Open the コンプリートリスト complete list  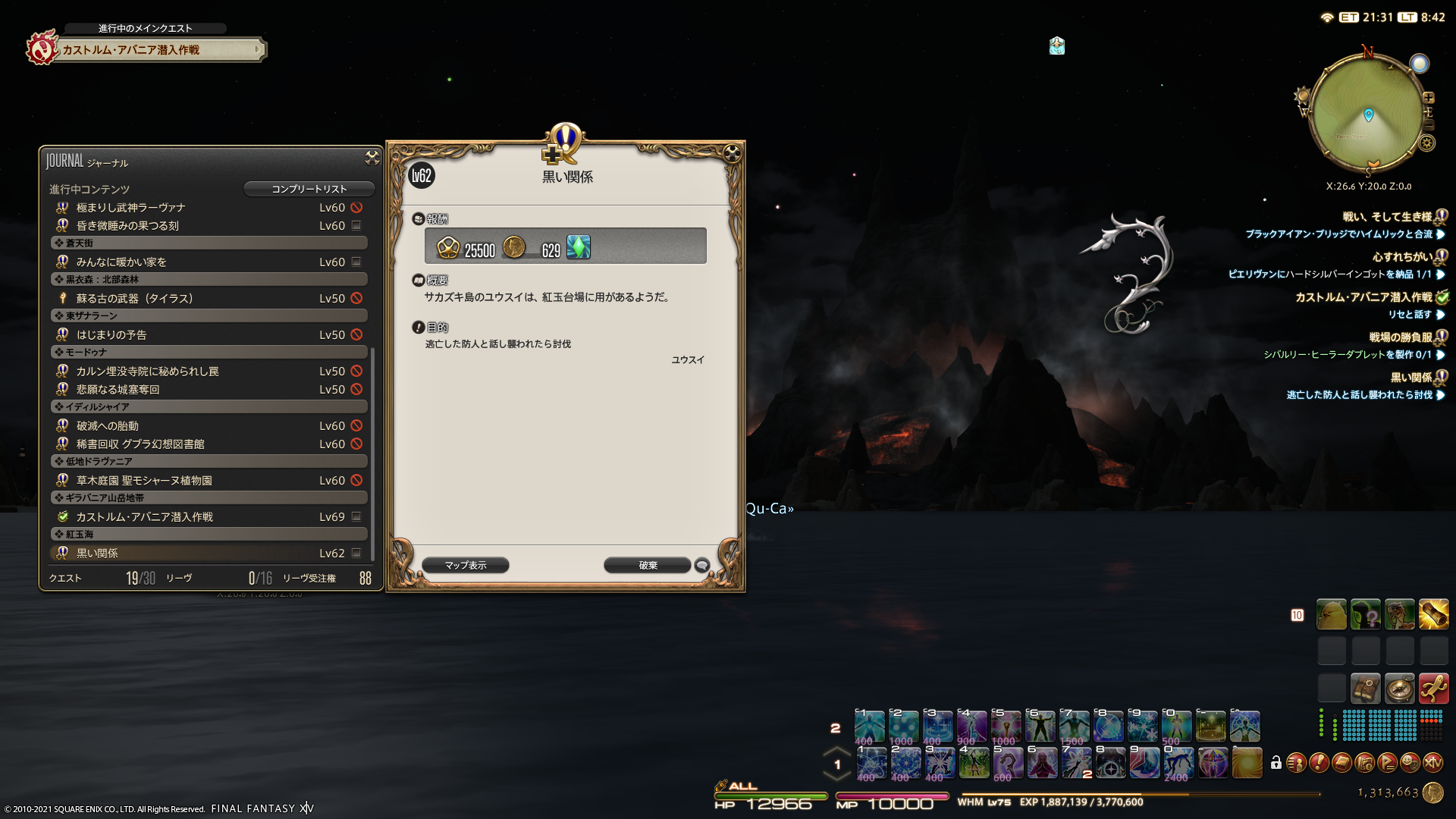[309, 189]
